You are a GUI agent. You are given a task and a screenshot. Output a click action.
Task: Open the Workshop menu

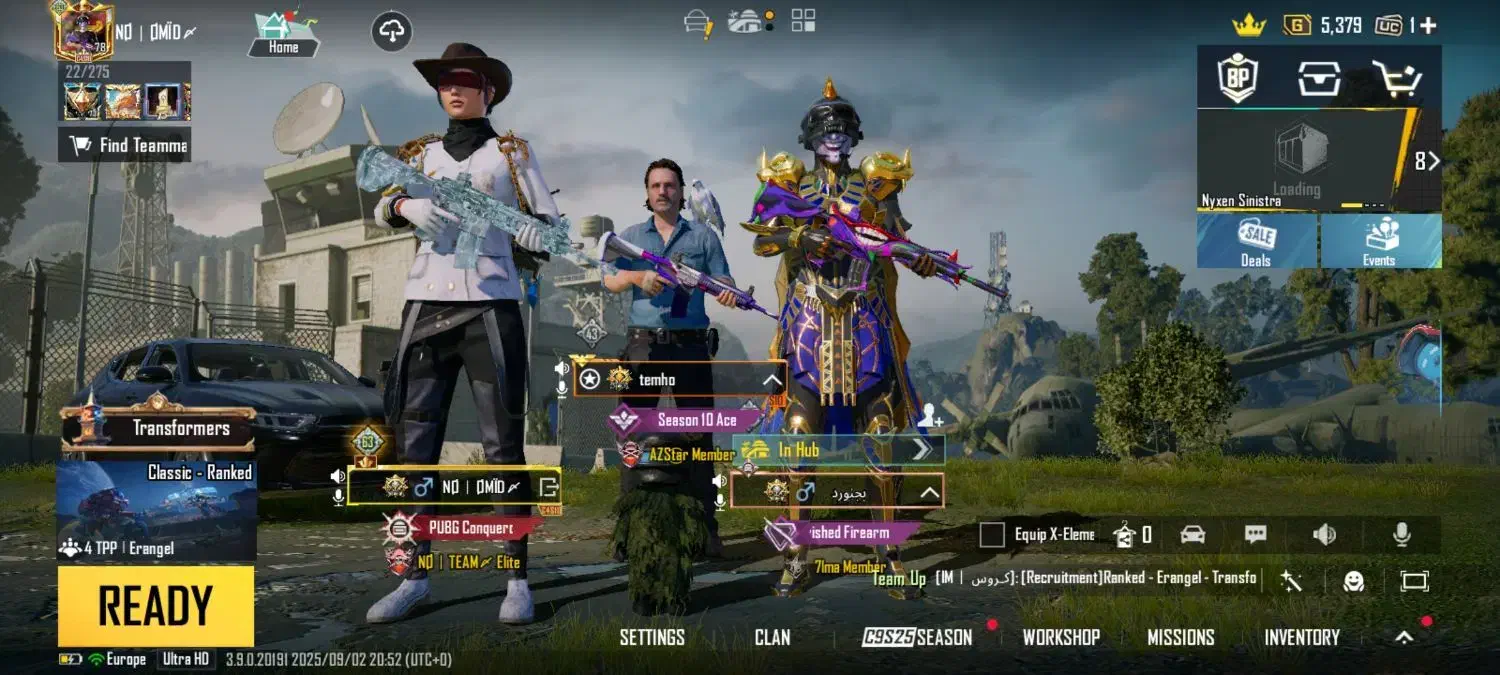tap(1061, 637)
